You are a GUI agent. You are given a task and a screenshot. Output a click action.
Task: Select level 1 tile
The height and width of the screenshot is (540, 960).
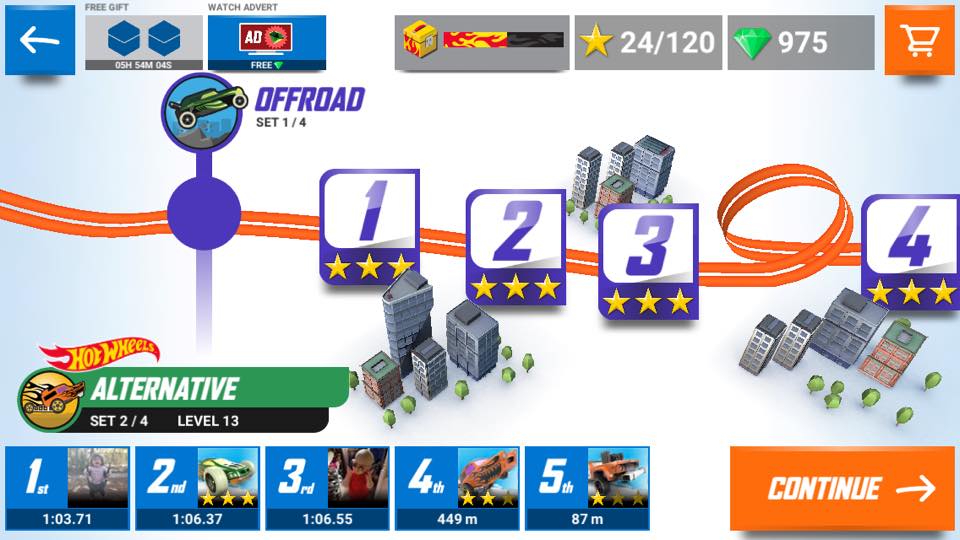[x=369, y=226]
